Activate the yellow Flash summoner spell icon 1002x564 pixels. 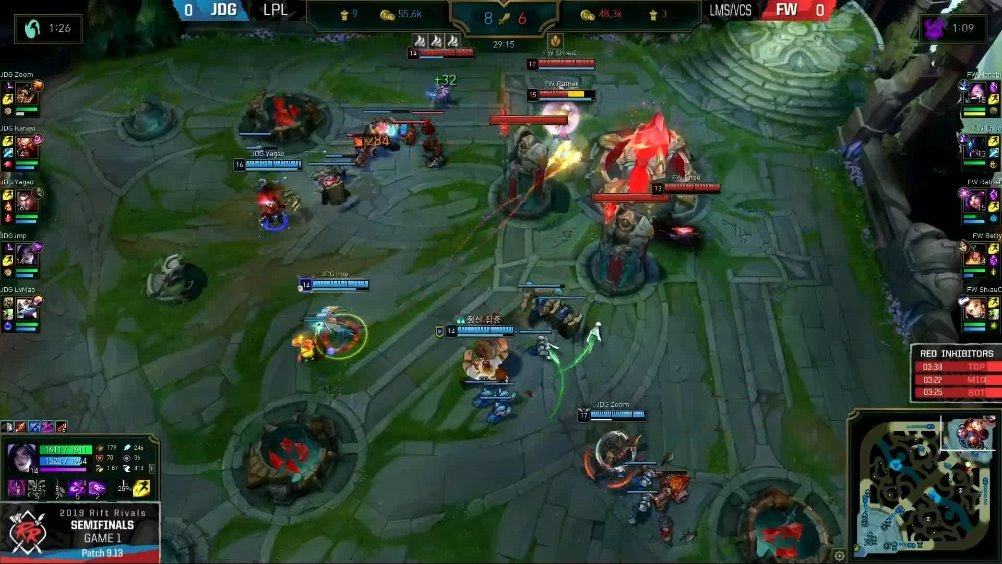coord(142,487)
